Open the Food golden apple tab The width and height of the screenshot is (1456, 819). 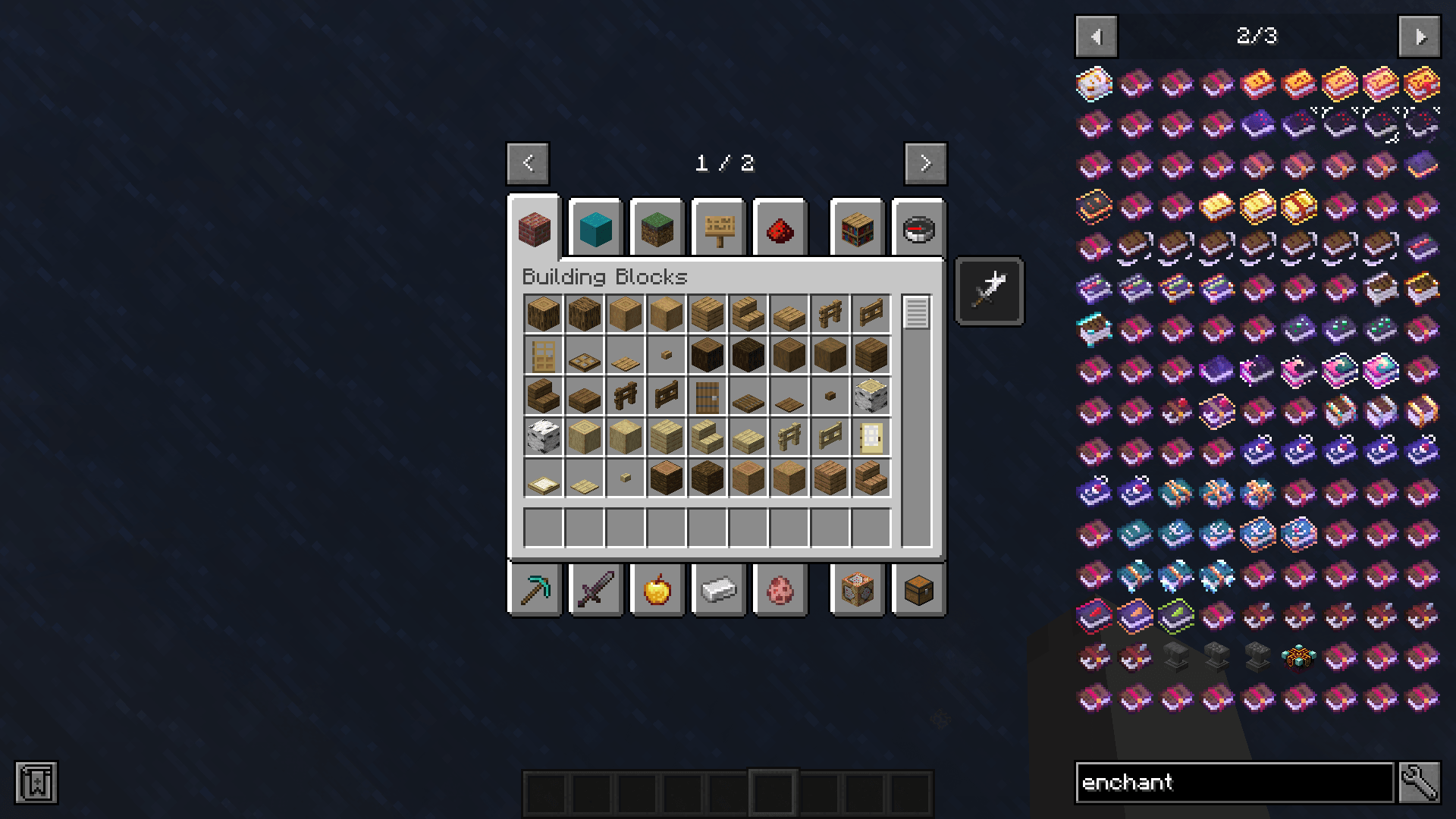click(657, 590)
